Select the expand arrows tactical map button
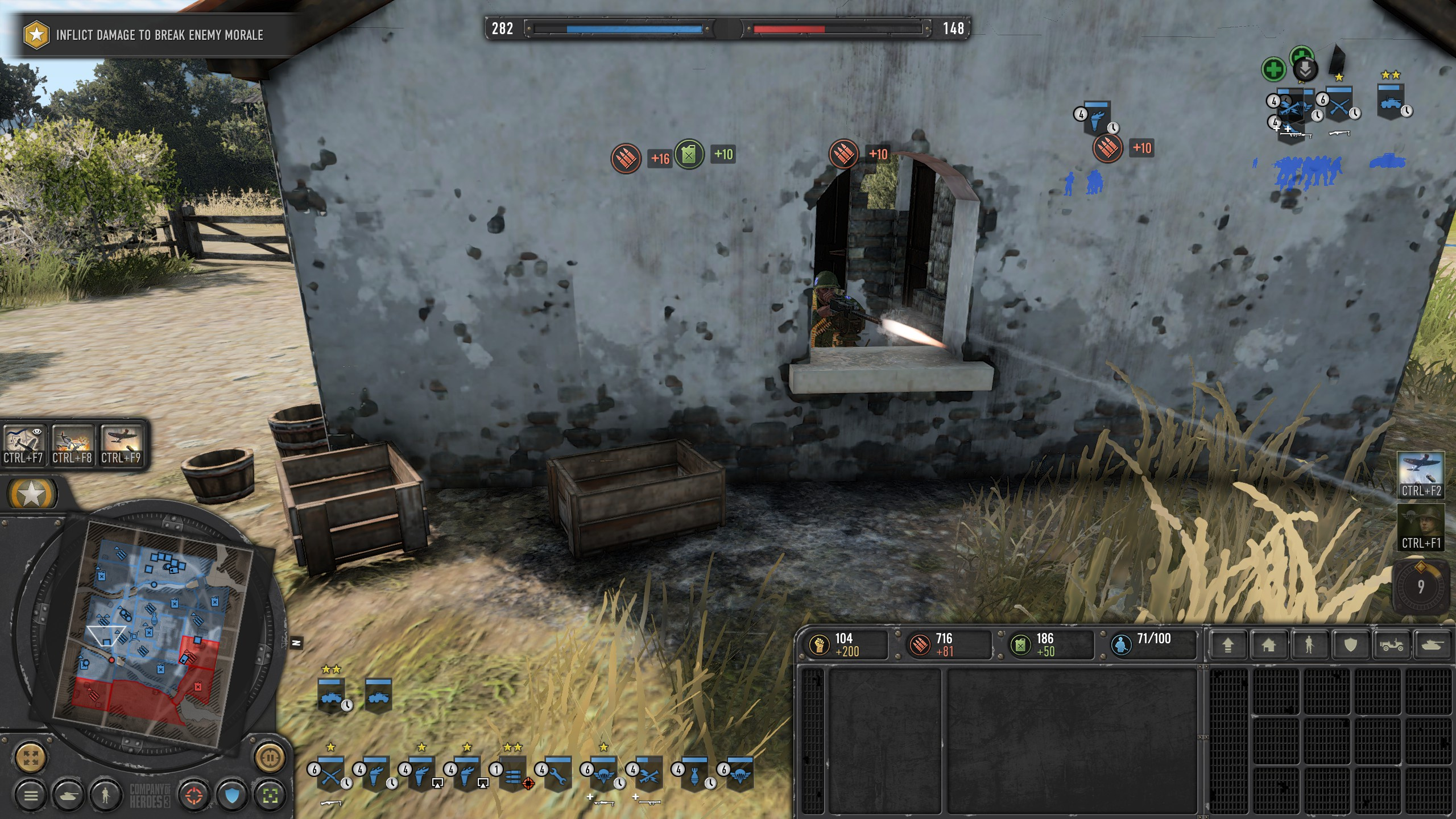This screenshot has height=819, width=1456. (31, 758)
